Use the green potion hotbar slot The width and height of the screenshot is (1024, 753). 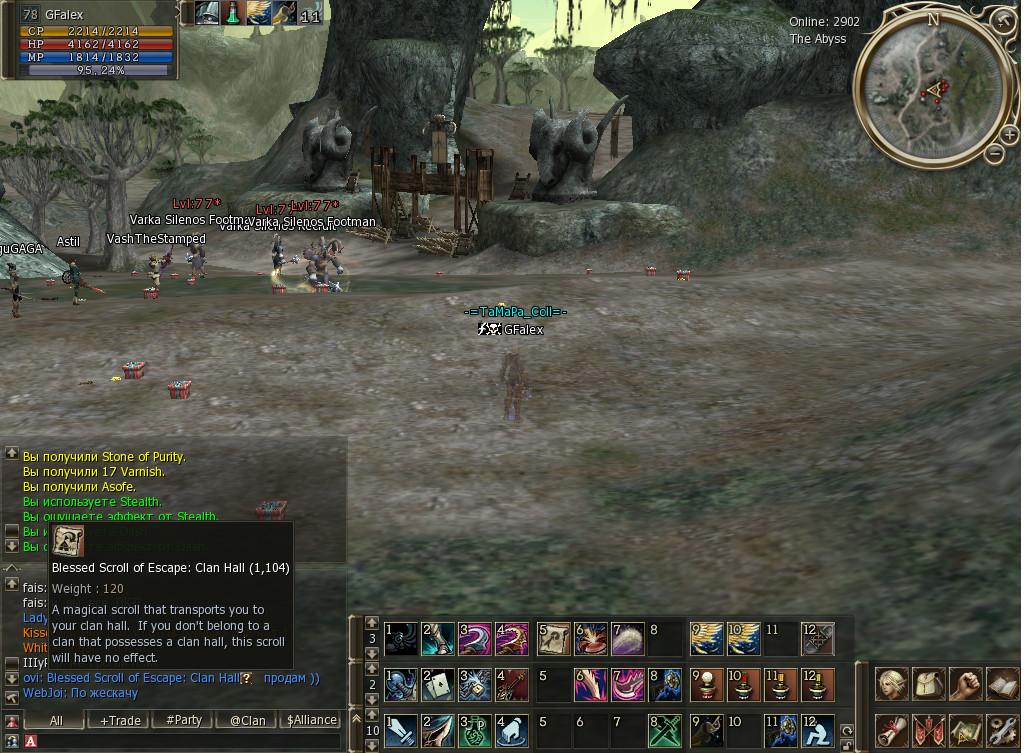pos(476,731)
